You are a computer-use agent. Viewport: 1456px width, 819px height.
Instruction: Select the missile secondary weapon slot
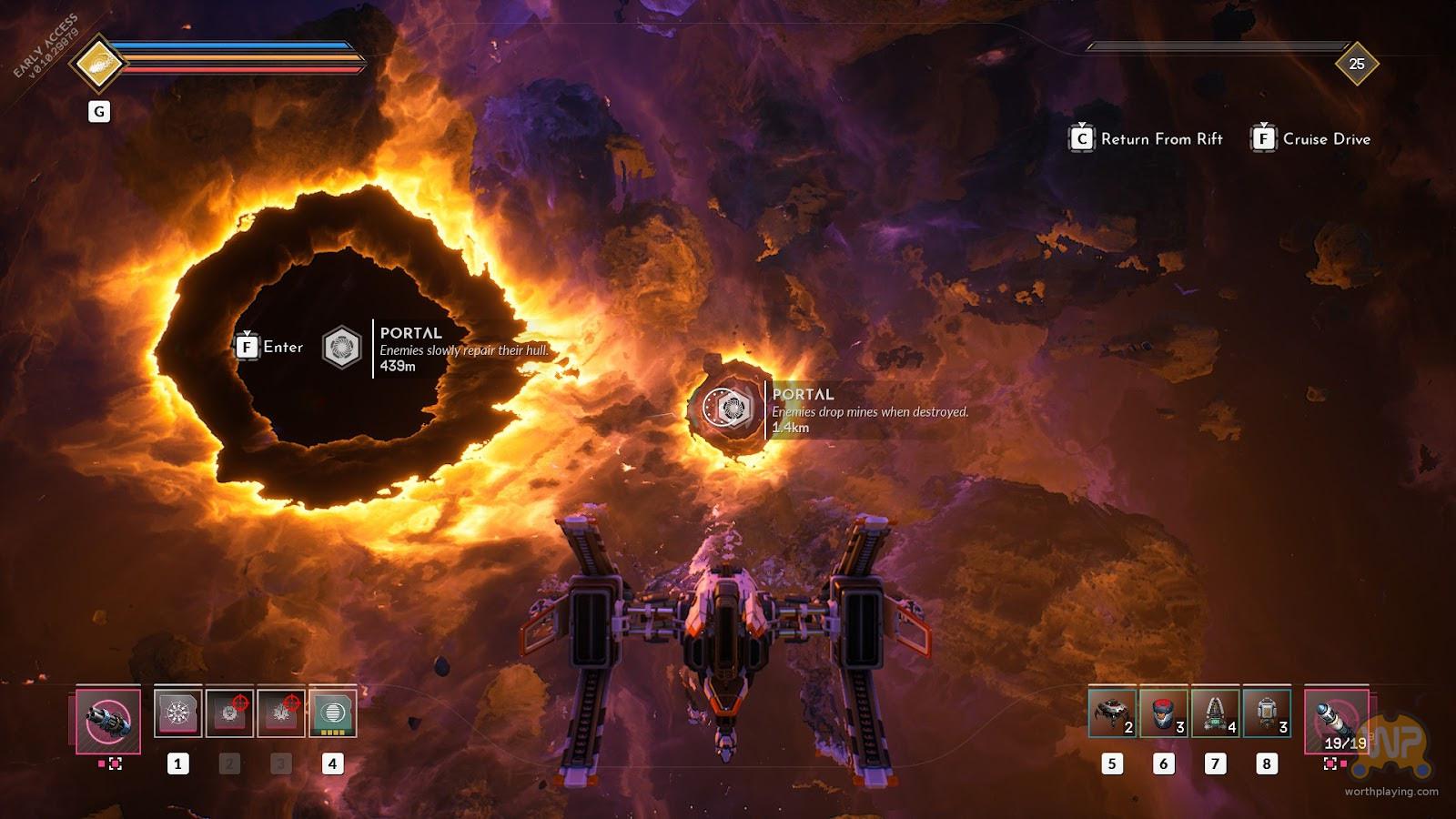click(1336, 721)
